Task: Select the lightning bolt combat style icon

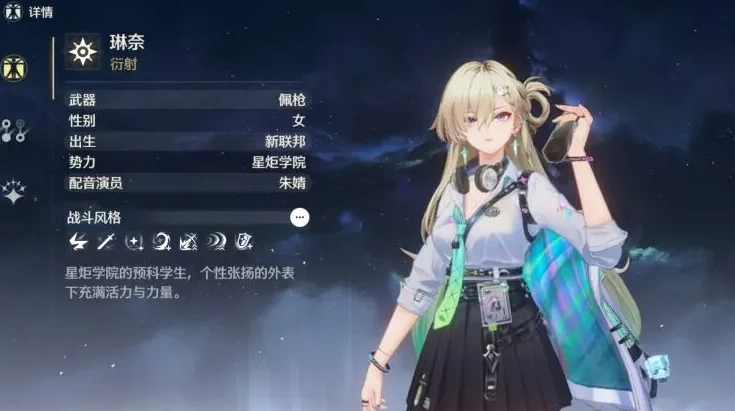Action: click(78, 241)
